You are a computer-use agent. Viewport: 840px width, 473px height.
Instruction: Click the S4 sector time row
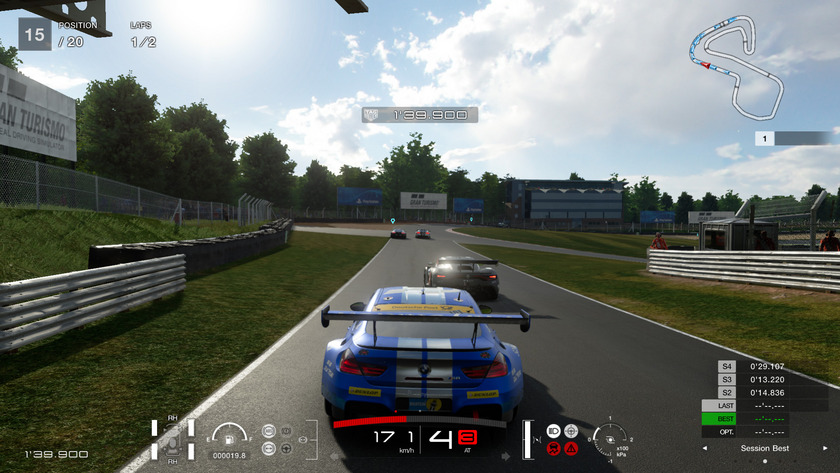[766, 367]
